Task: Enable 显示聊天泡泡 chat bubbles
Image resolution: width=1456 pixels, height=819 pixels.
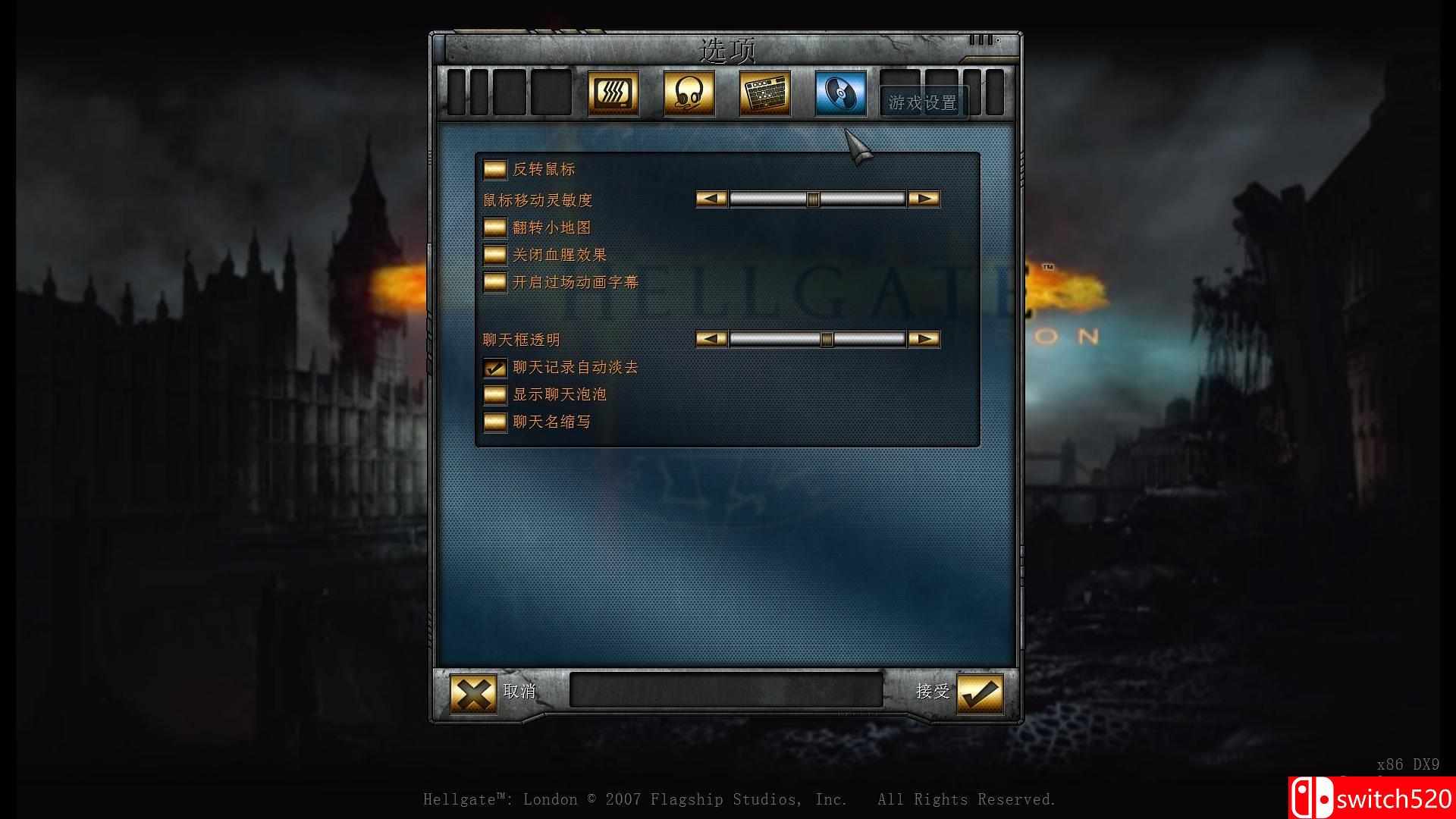Action: click(x=494, y=394)
